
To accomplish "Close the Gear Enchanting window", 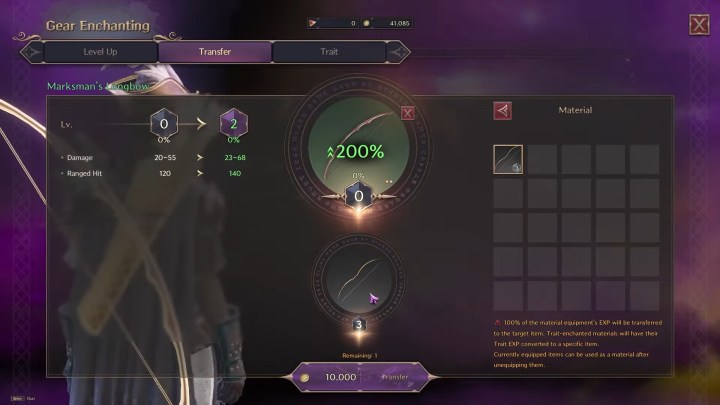I will (699, 25).
